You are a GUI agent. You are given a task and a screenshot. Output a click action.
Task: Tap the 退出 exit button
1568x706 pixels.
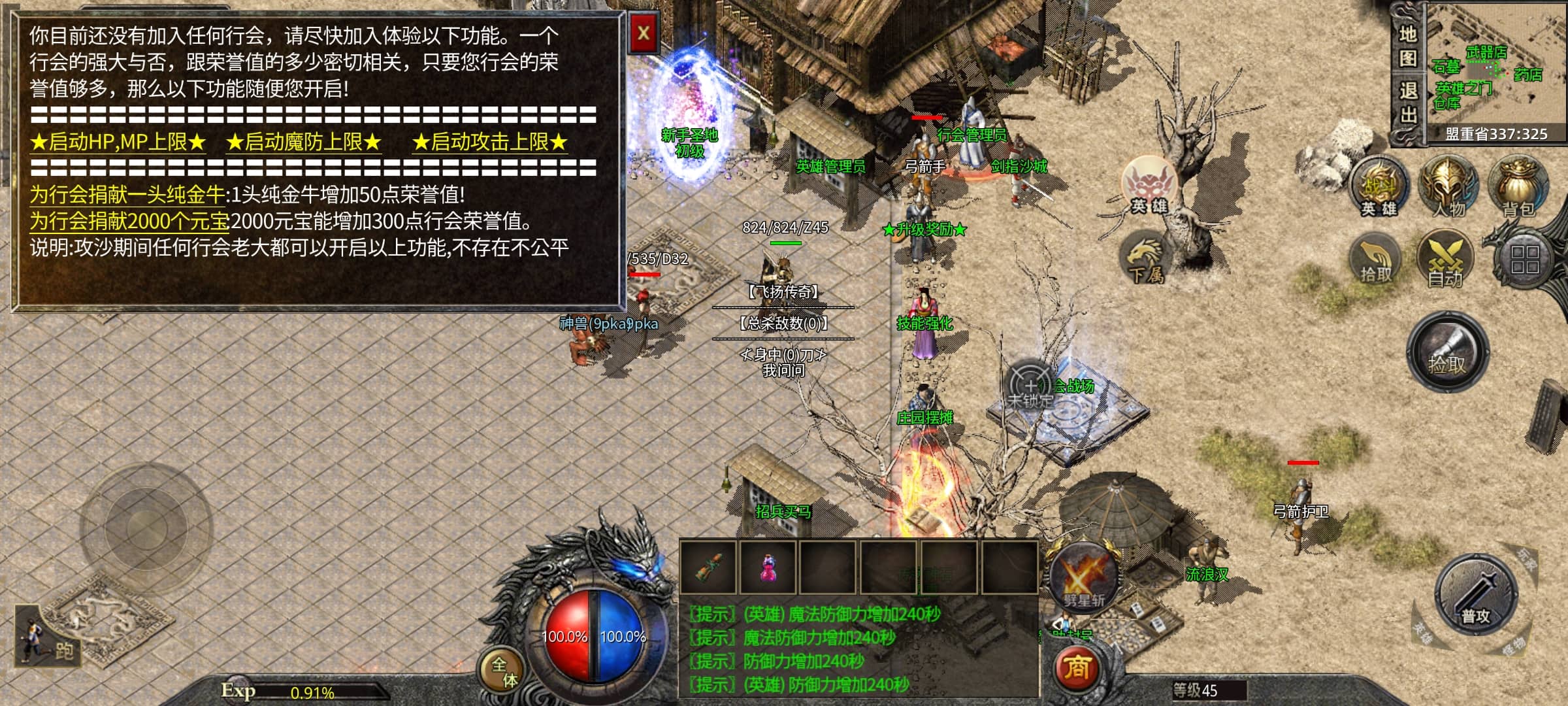pos(1407,103)
